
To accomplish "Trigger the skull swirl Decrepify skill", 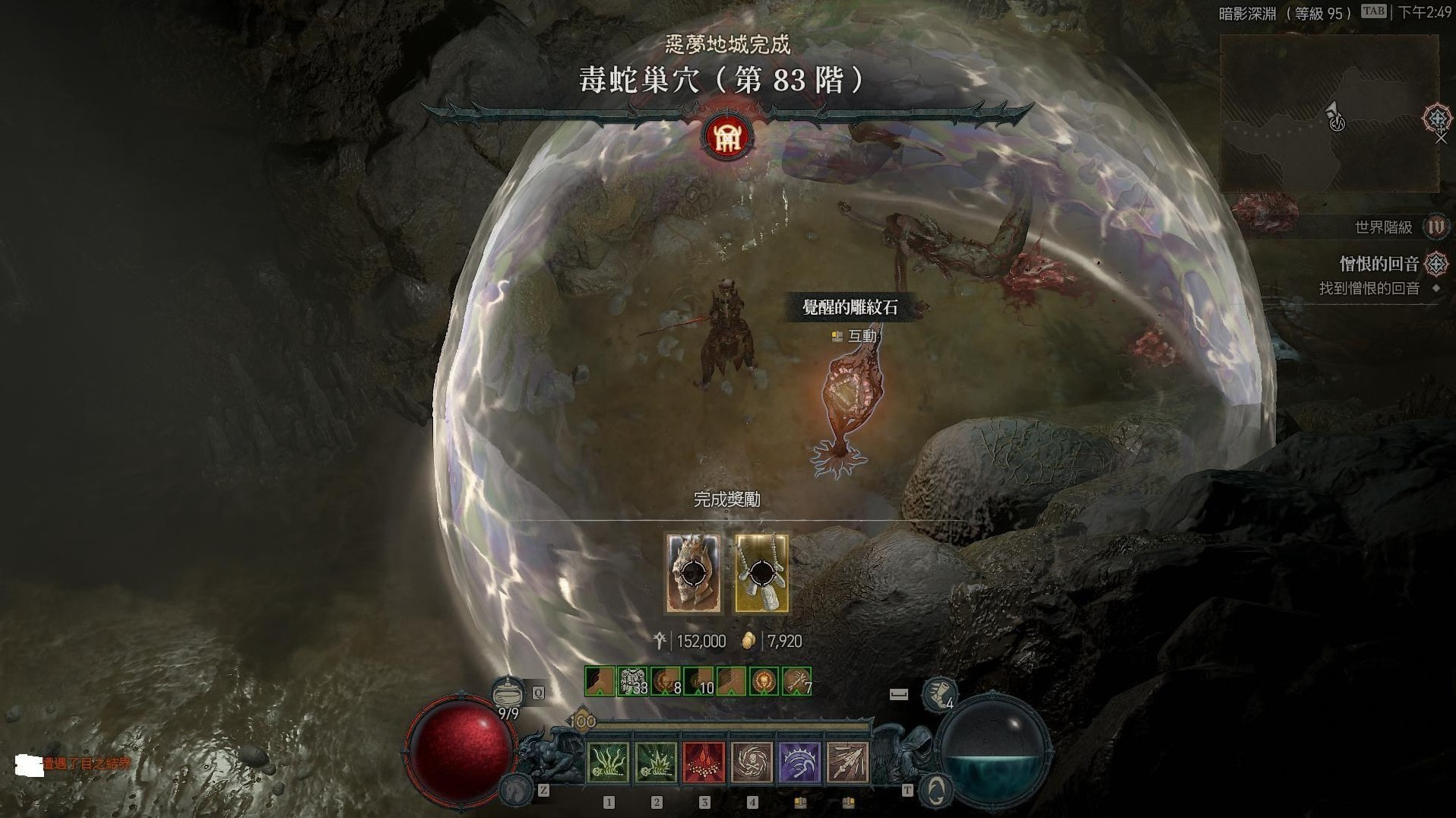I will [x=752, y=762].
